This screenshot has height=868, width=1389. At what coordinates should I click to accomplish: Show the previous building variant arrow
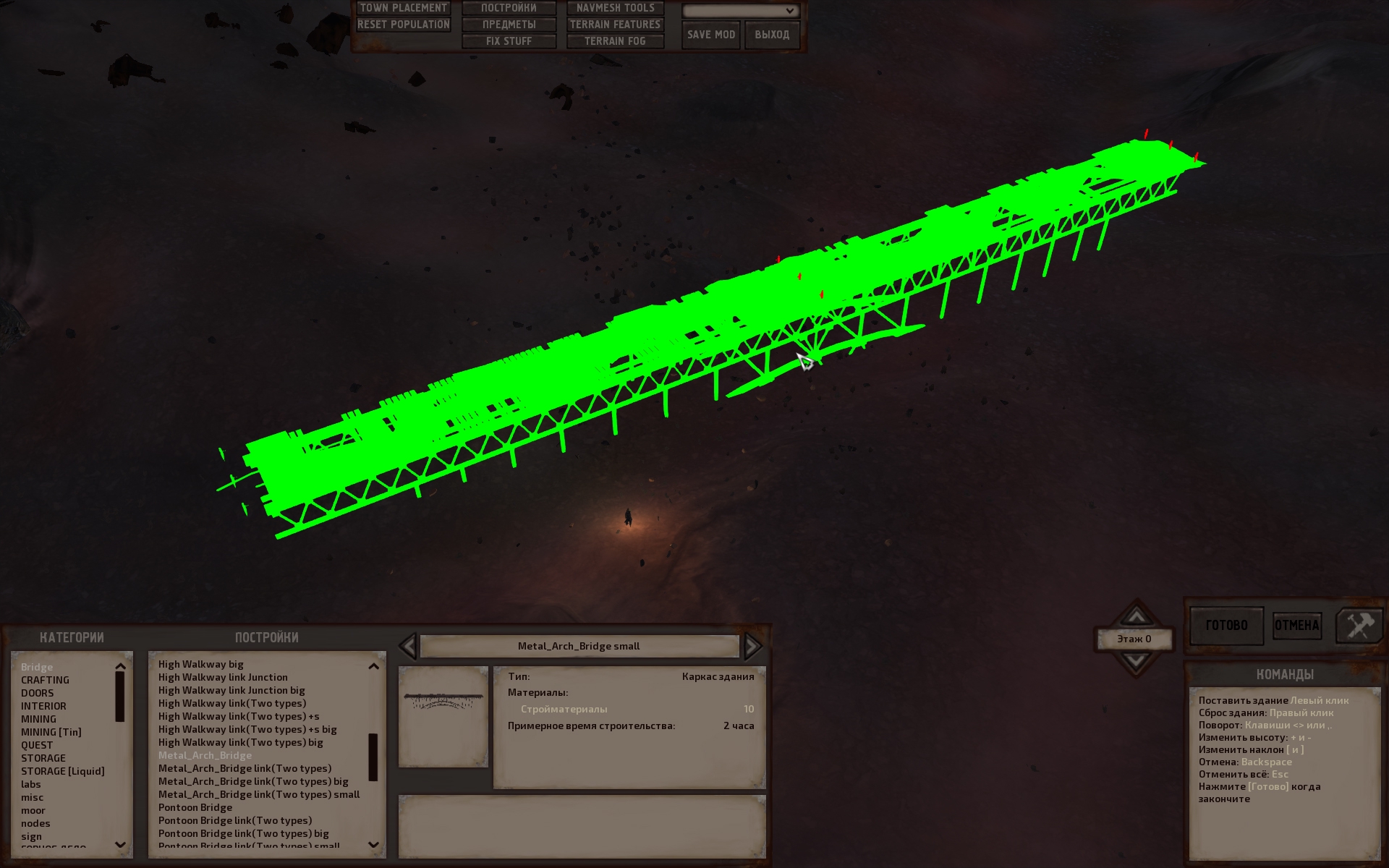[x=408, y=646]
